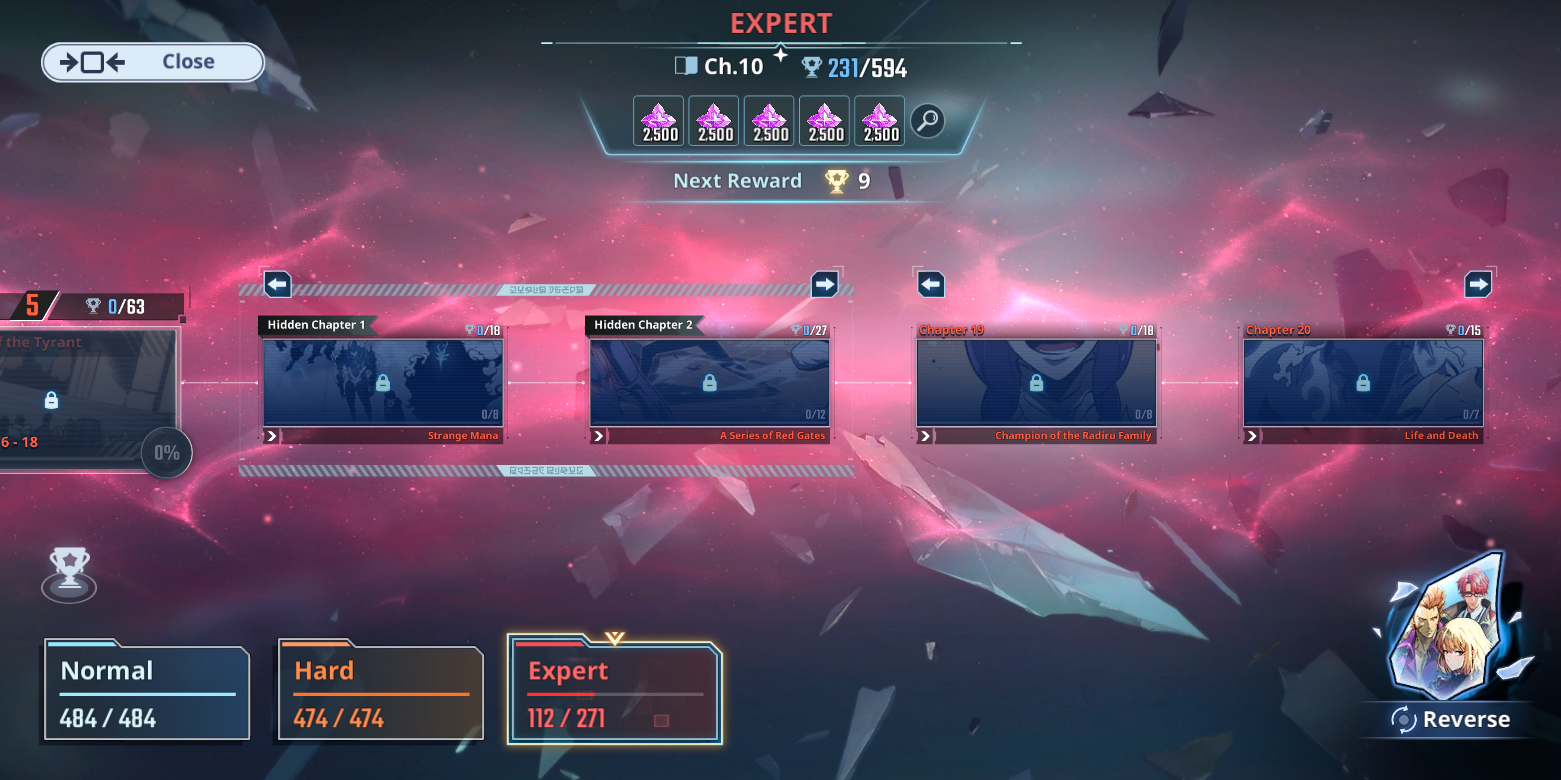Open the trophy achievements icon

tap(69, 573)
